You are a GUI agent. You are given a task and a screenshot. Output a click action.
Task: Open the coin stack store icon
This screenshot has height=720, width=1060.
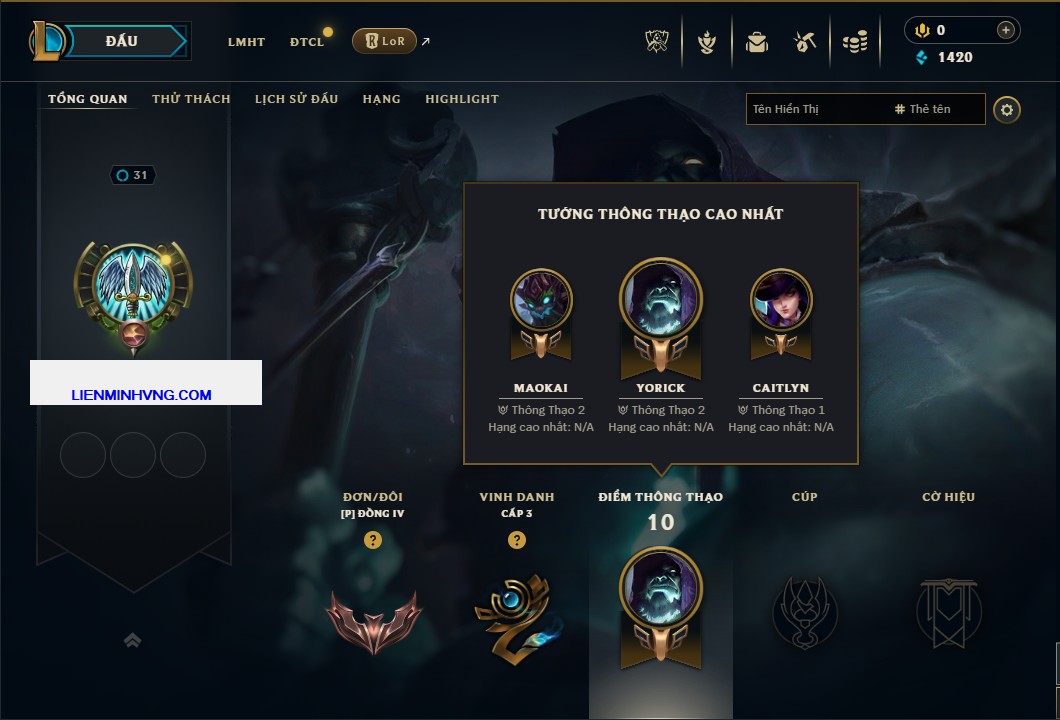[x=854, y=42]
